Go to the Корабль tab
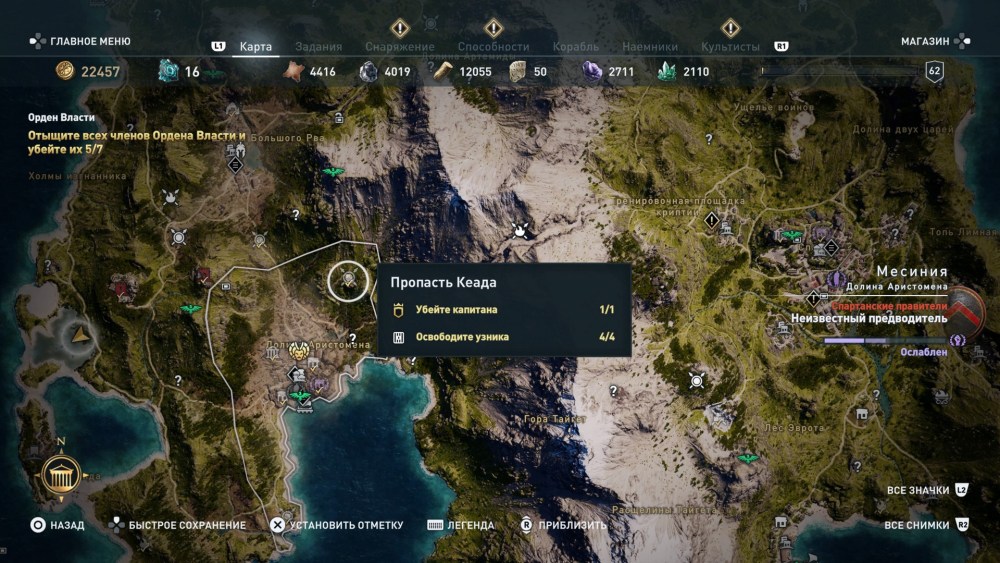This screenshot has width=1000, height=563. (x=575, y=46)
